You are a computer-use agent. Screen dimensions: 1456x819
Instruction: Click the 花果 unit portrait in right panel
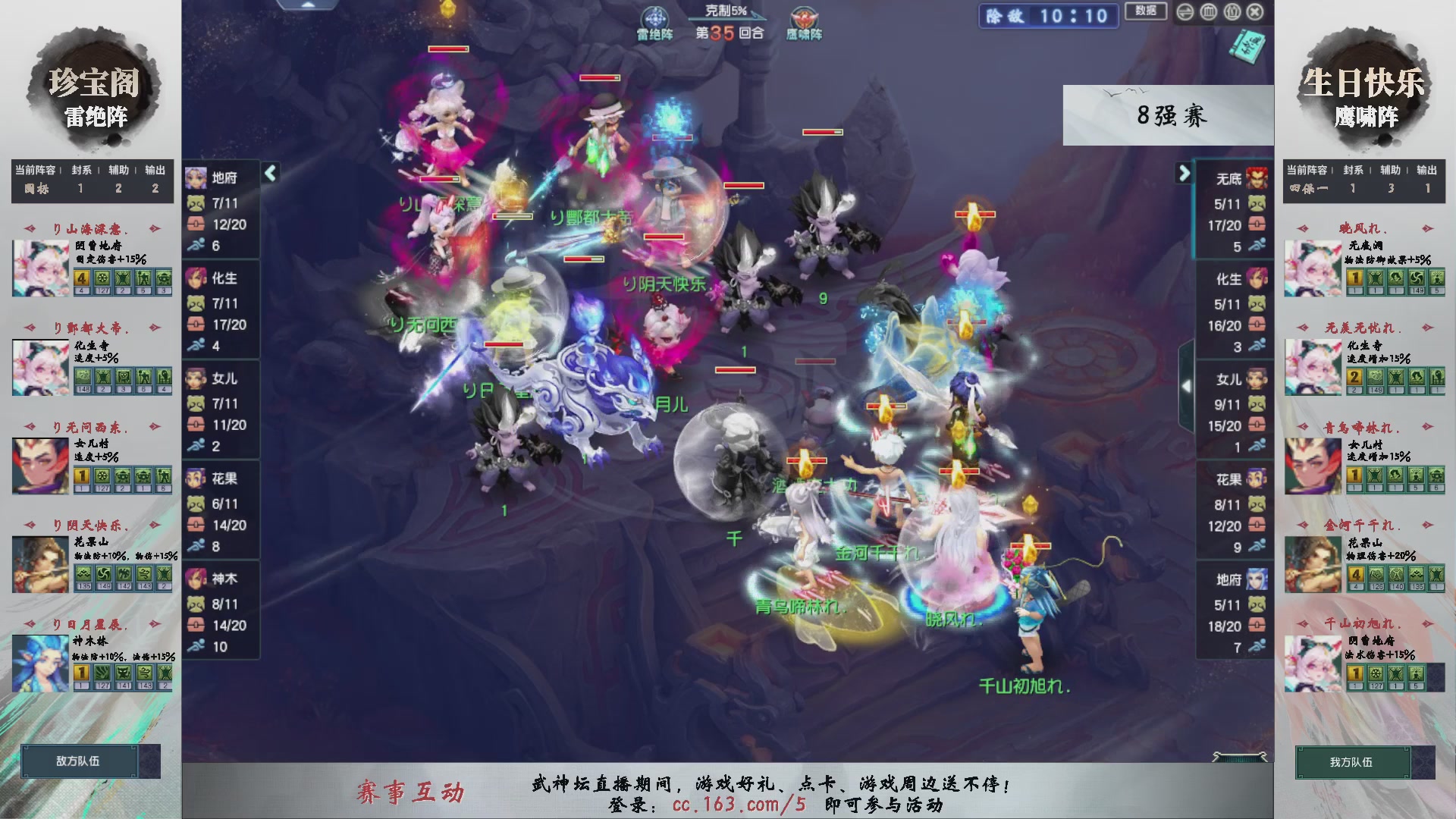click(x=1257, y=478)
